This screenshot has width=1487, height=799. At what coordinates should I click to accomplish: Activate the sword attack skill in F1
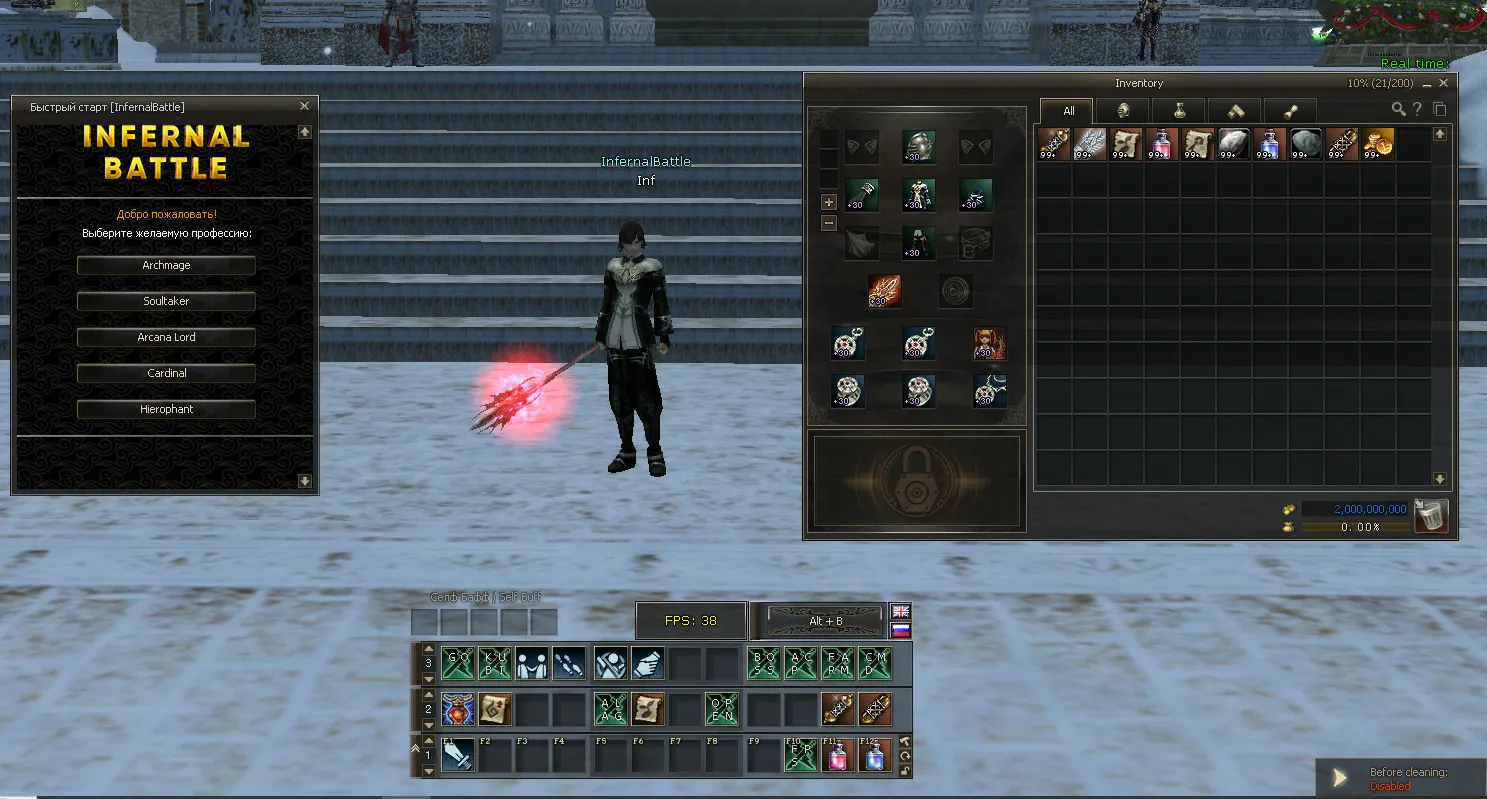(x=458, y=755)
